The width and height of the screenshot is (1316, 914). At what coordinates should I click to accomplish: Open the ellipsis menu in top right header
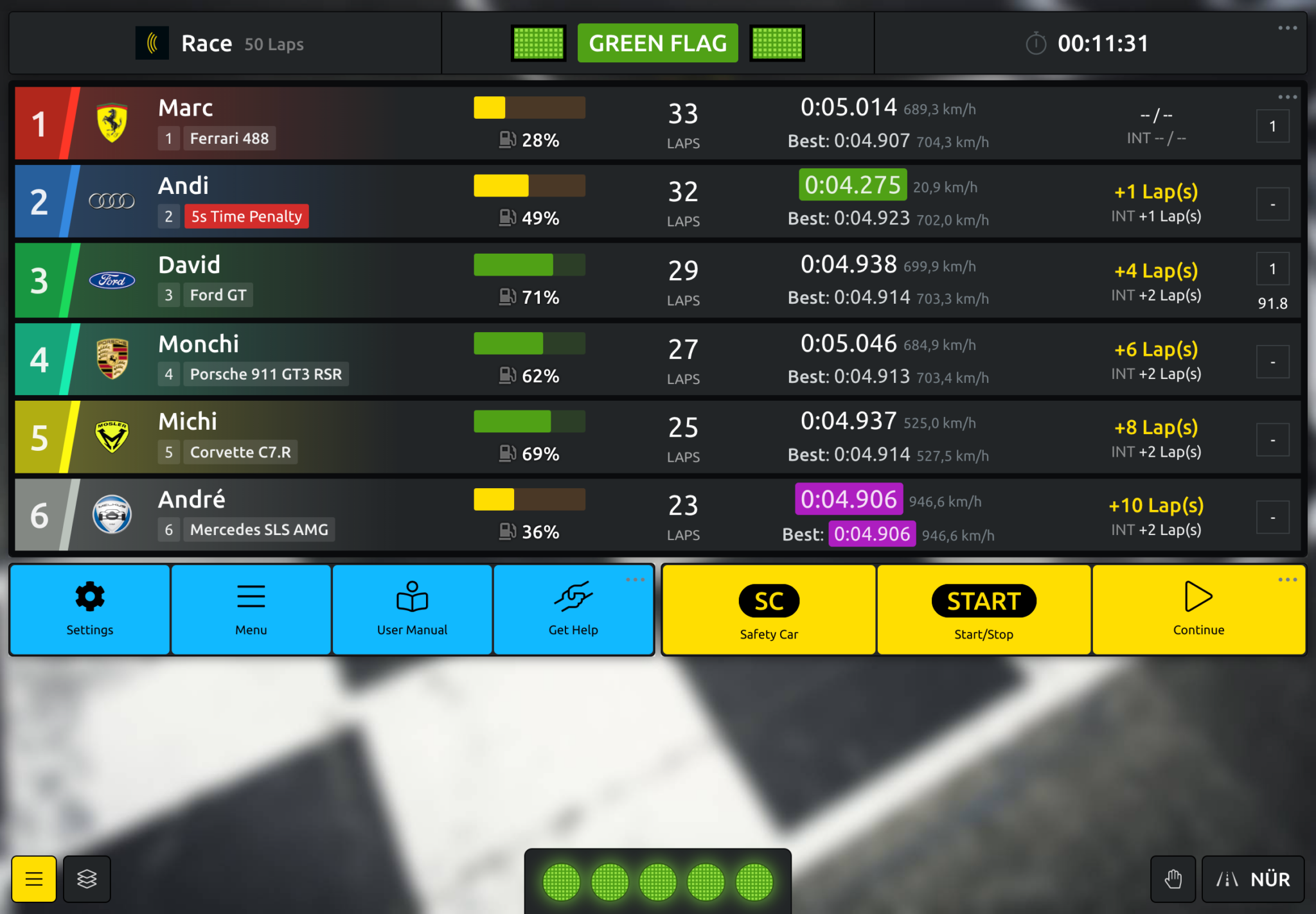coord(1288,27)
